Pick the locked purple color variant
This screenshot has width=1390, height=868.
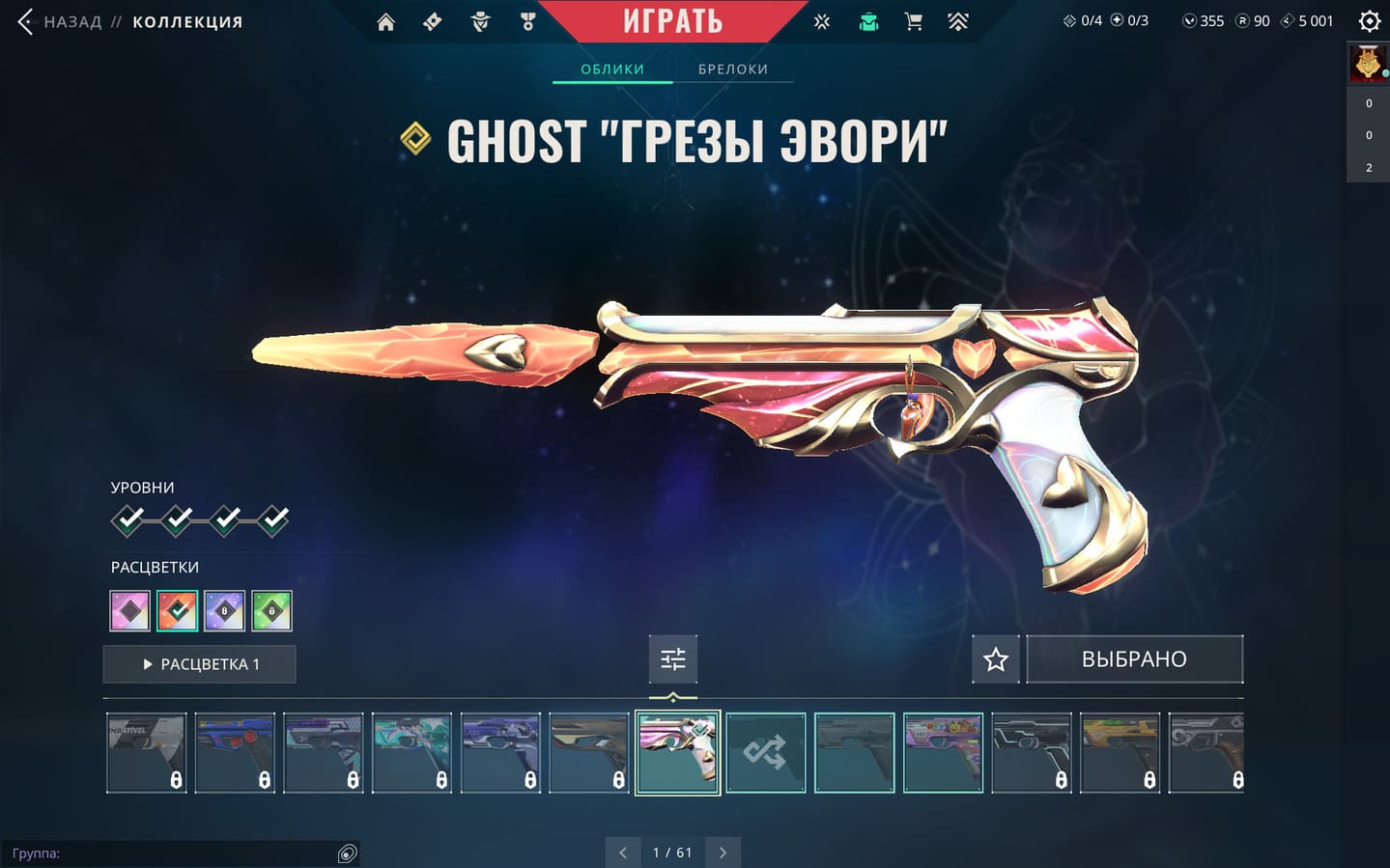click(225, 611)
